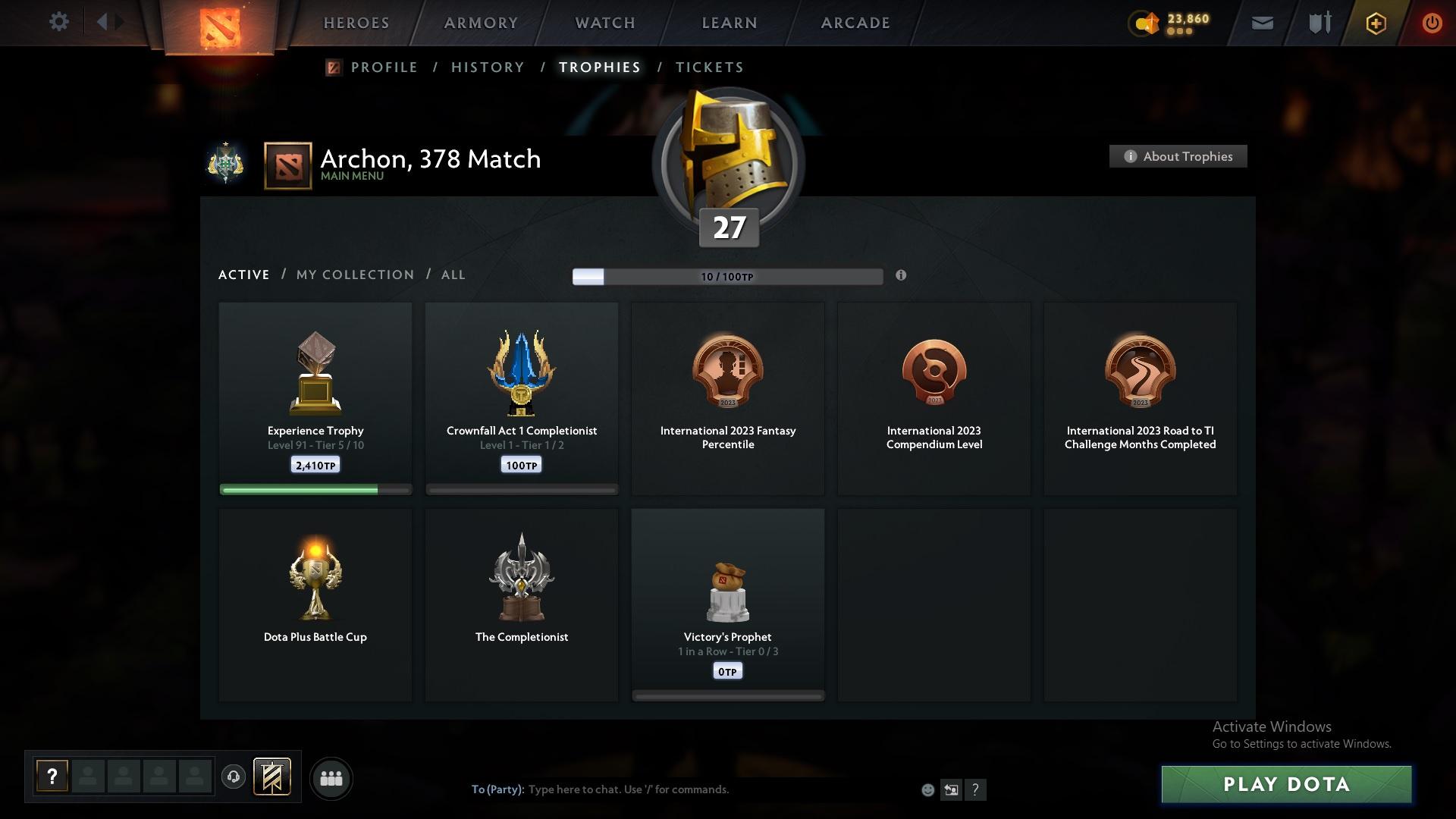
Task: Open the chat channel help question mark
Action: [976, 789]
